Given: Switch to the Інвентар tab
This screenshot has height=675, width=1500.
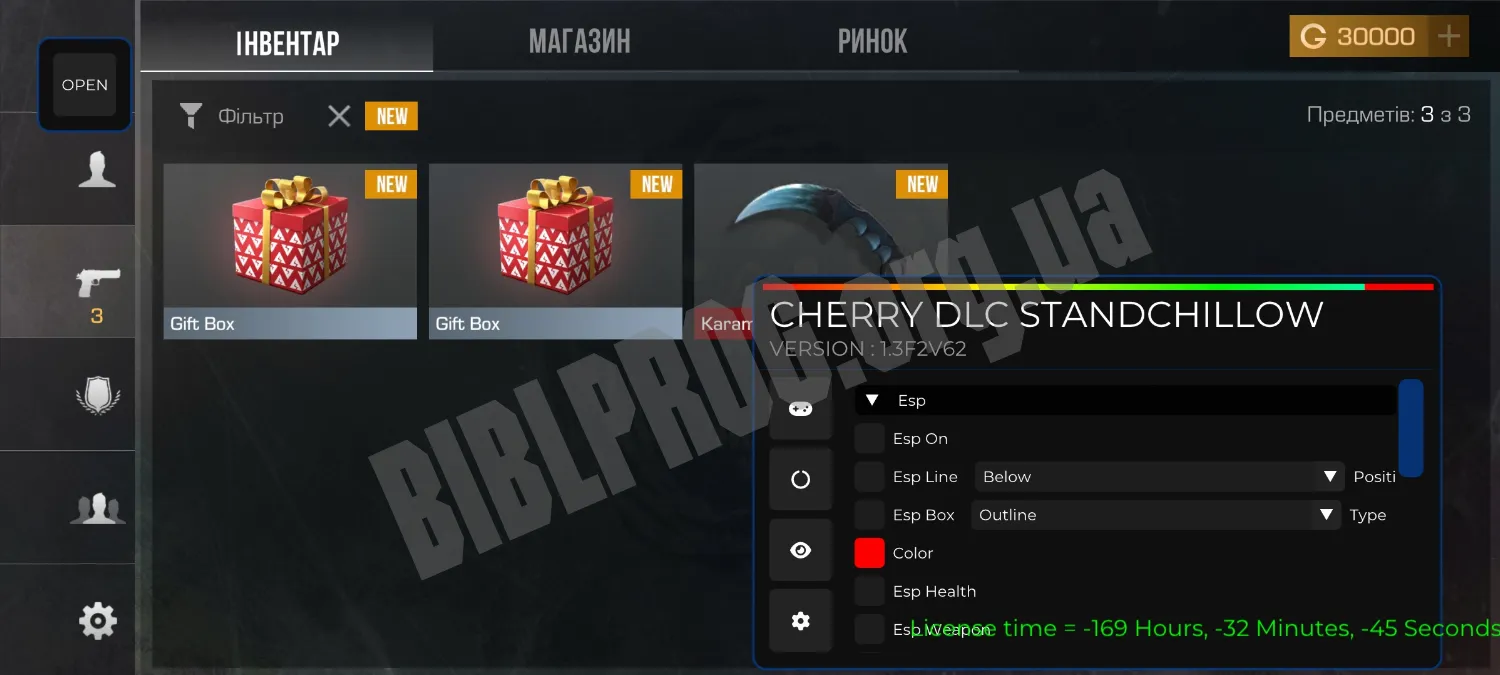Looking at the screenshot, I should pos(287,42).
